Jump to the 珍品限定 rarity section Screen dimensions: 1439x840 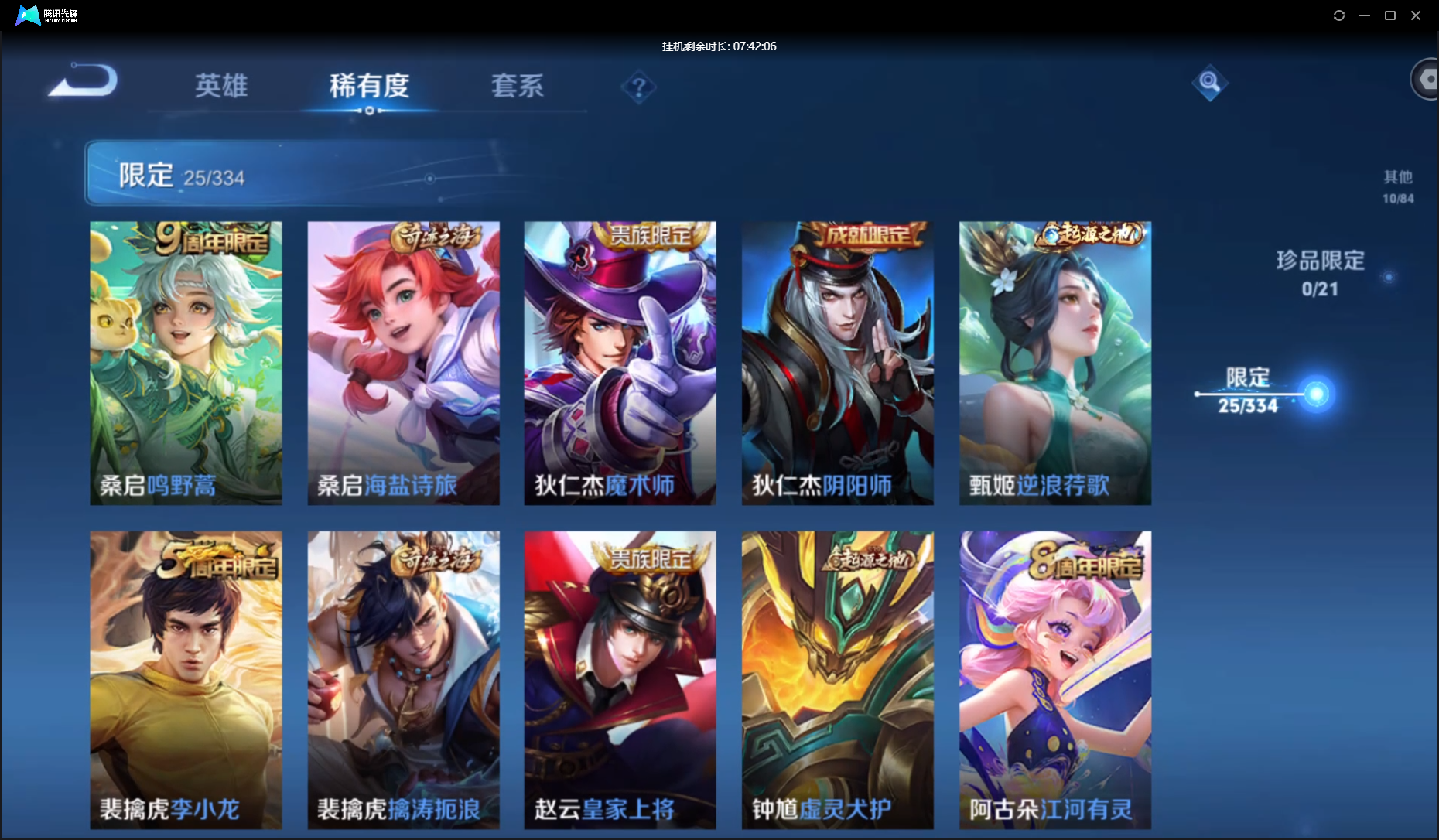(x=1320, y=273)
